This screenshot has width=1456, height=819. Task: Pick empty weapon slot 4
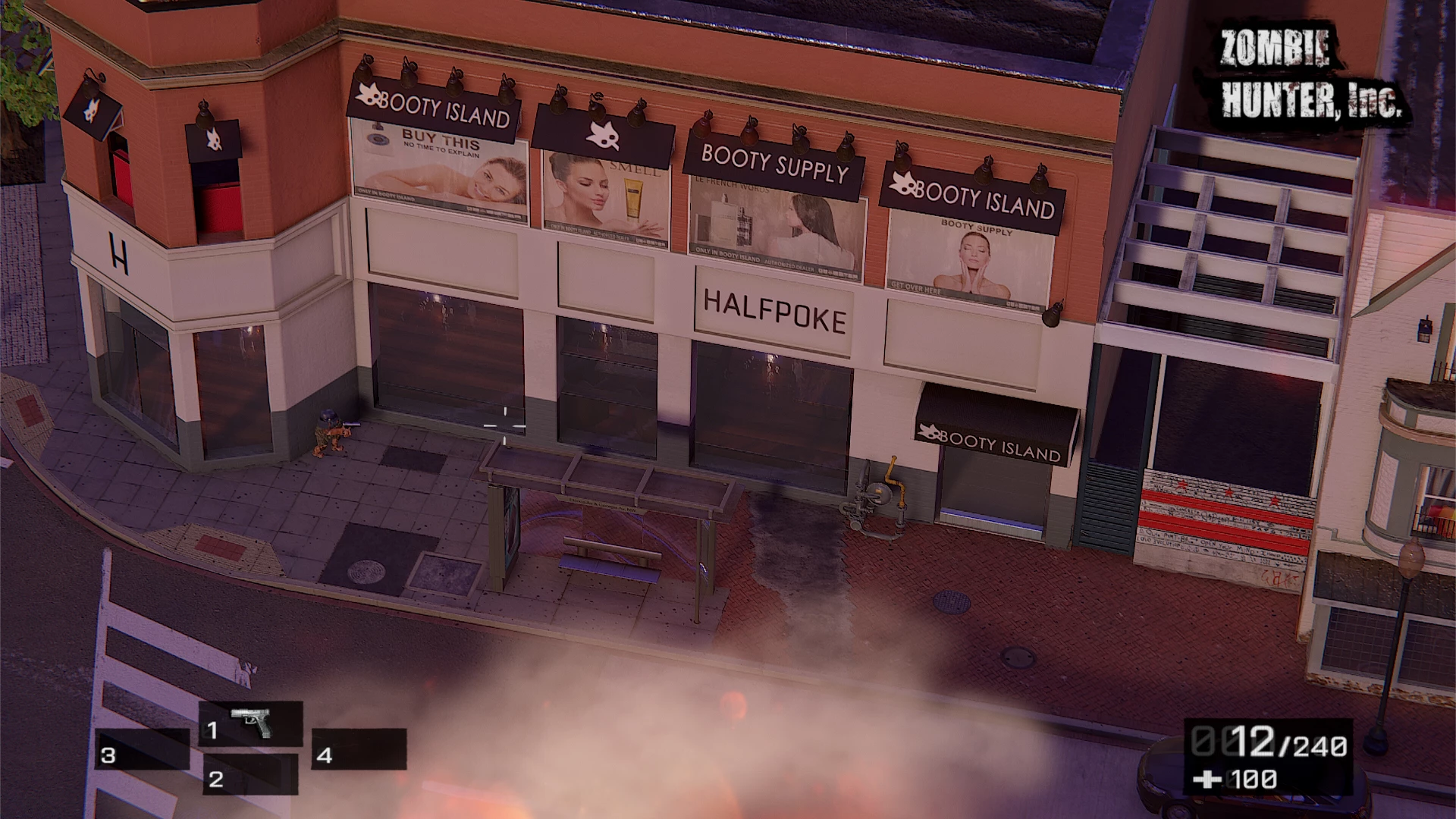359,749
